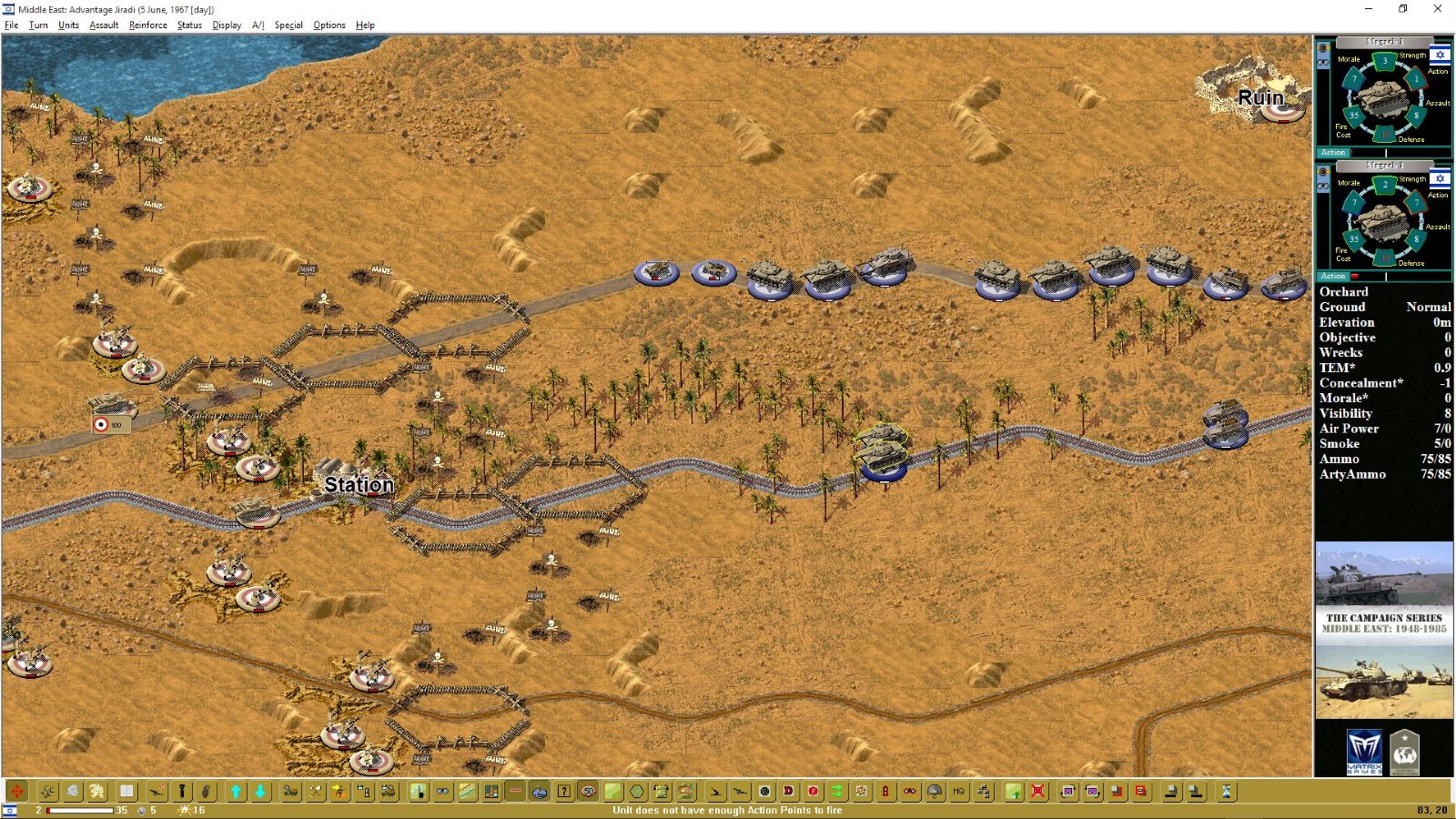Toggle the red crosshair move/fire mode button
Screen dimensions: 1456x819
(17, 792)
